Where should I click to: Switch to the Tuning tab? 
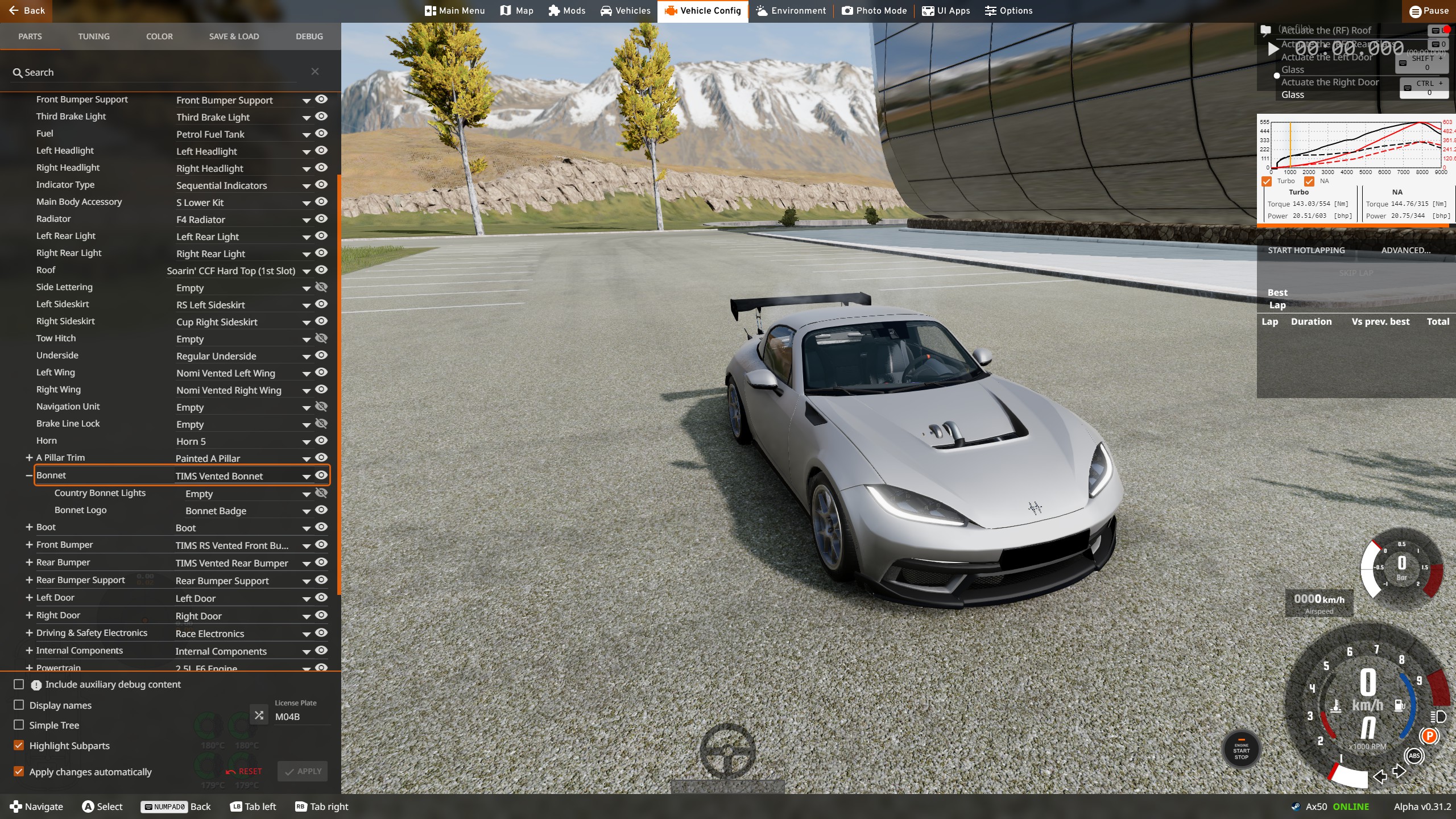[94, 36]
